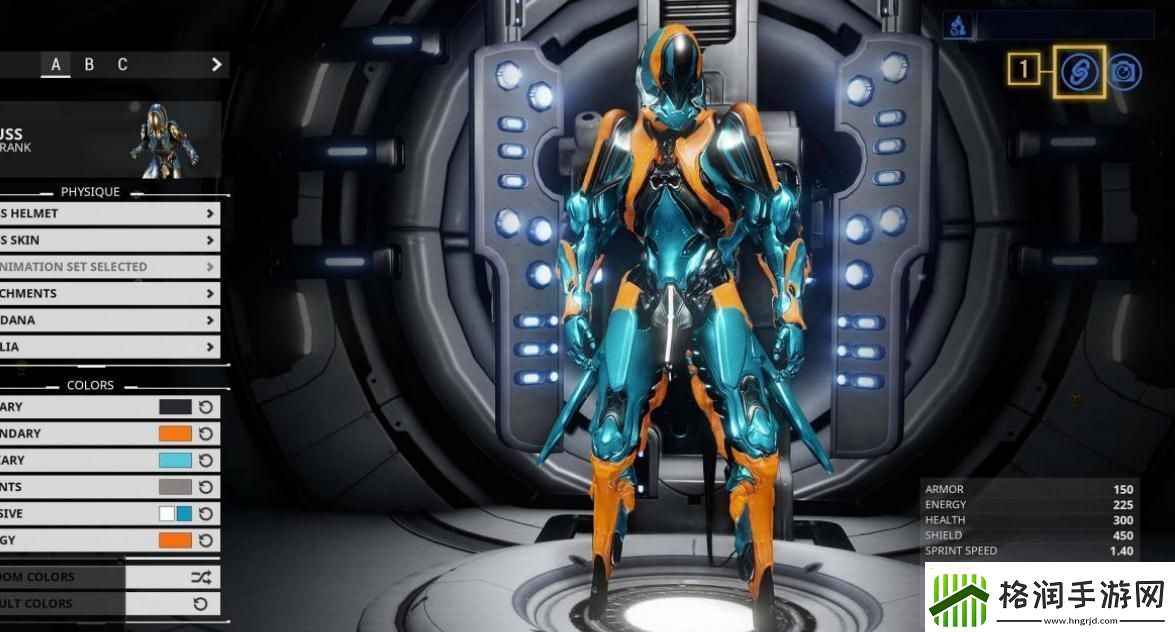Image resolution: width=1175 pixels, height=632 pixels.
Task: Switch to appearance config tab C
Action: tap(122, 65)
